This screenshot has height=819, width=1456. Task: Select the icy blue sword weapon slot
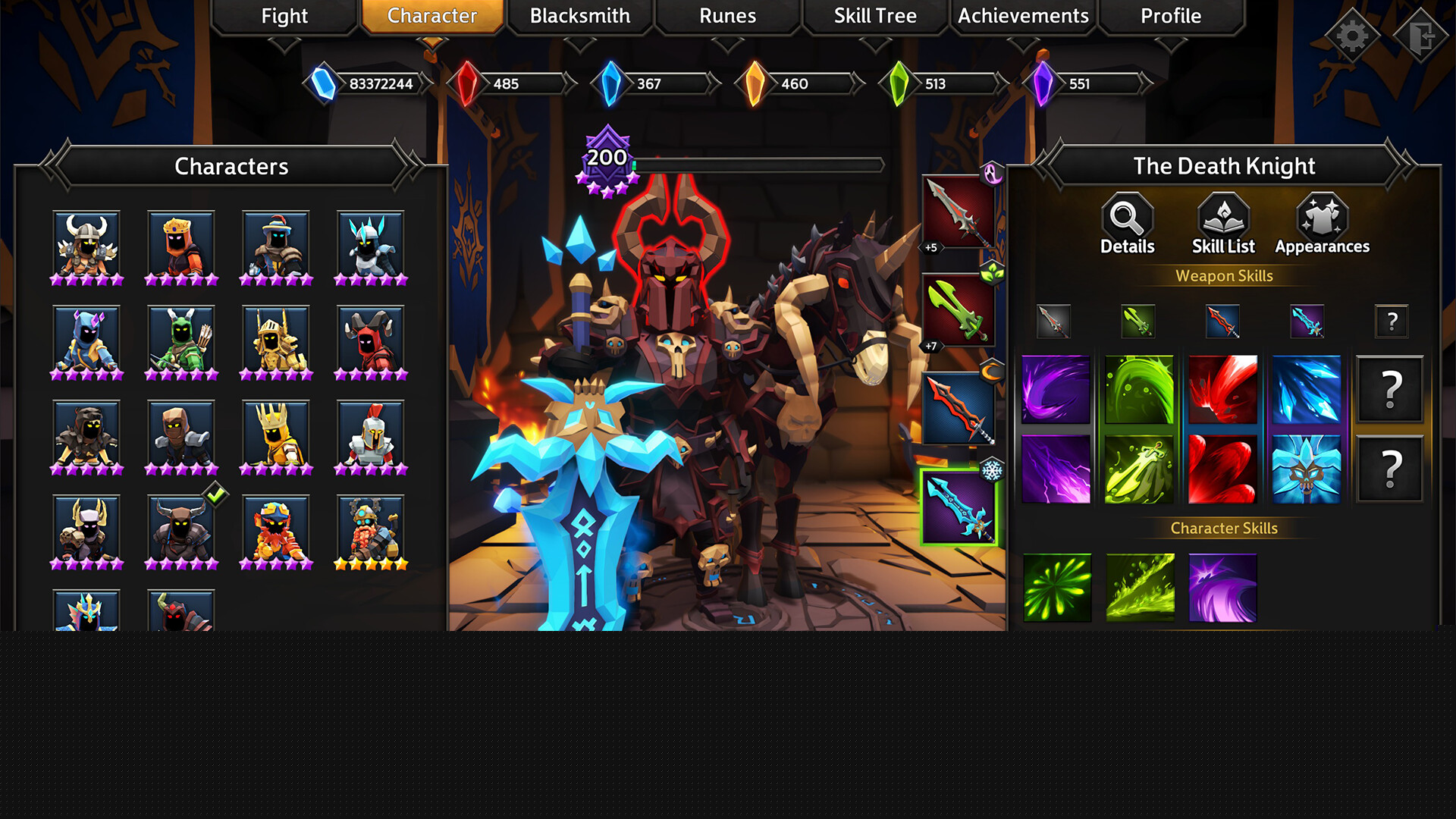(x=959, y=507)
